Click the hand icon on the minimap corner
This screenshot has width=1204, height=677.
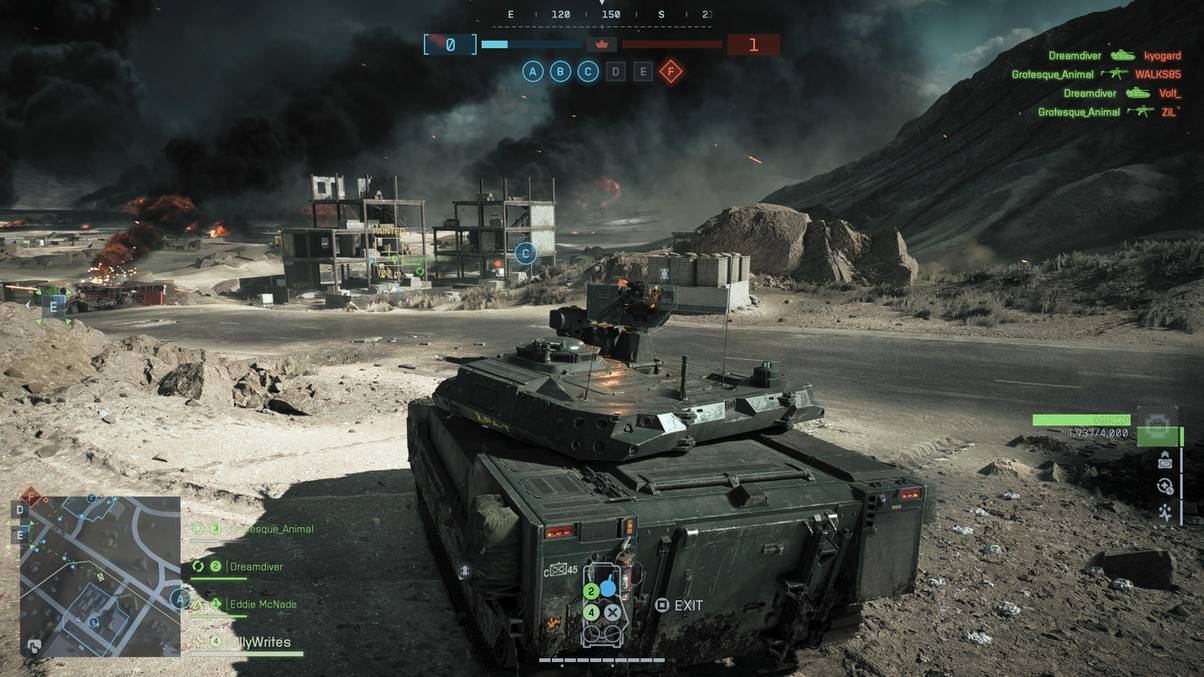point(35,646)
